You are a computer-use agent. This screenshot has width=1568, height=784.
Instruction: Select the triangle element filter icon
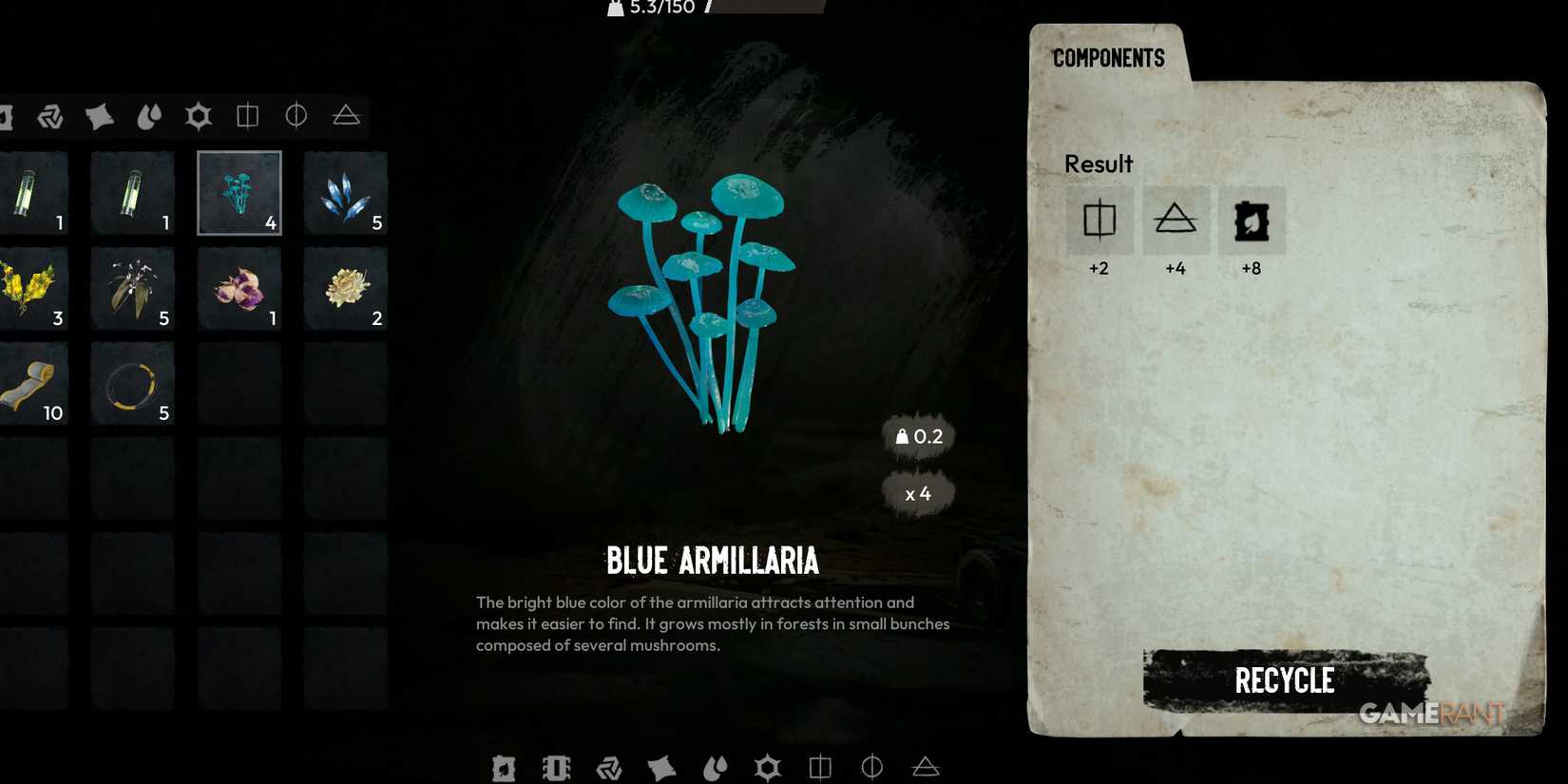pos(347,116)
